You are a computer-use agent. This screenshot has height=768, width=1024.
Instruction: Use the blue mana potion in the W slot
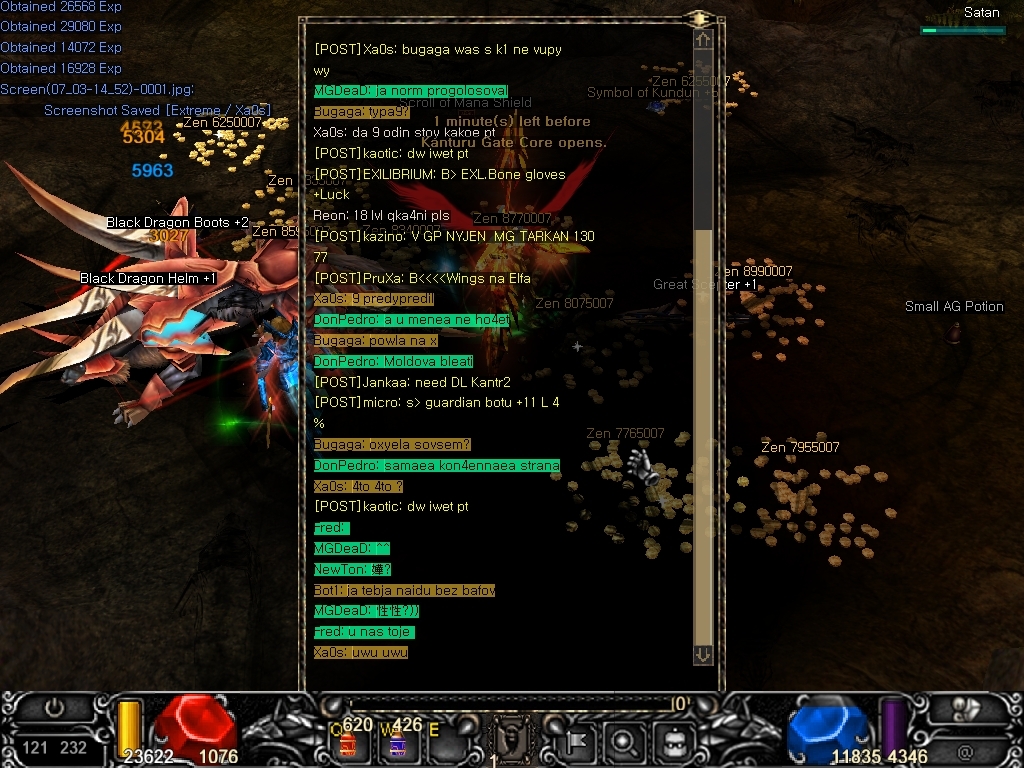tap(396, 743)
